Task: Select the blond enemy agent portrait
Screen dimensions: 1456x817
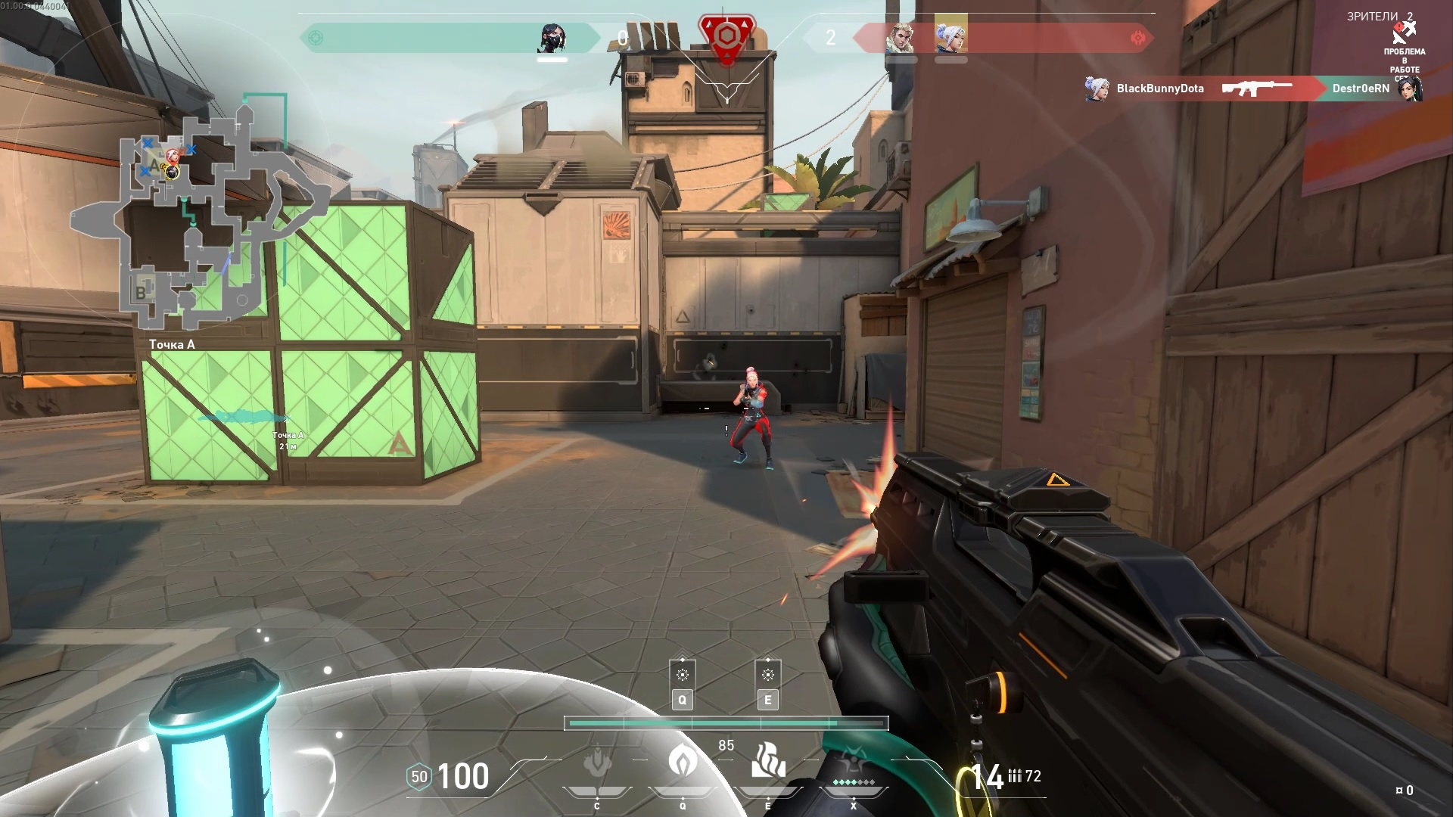Action: (901, 37)
